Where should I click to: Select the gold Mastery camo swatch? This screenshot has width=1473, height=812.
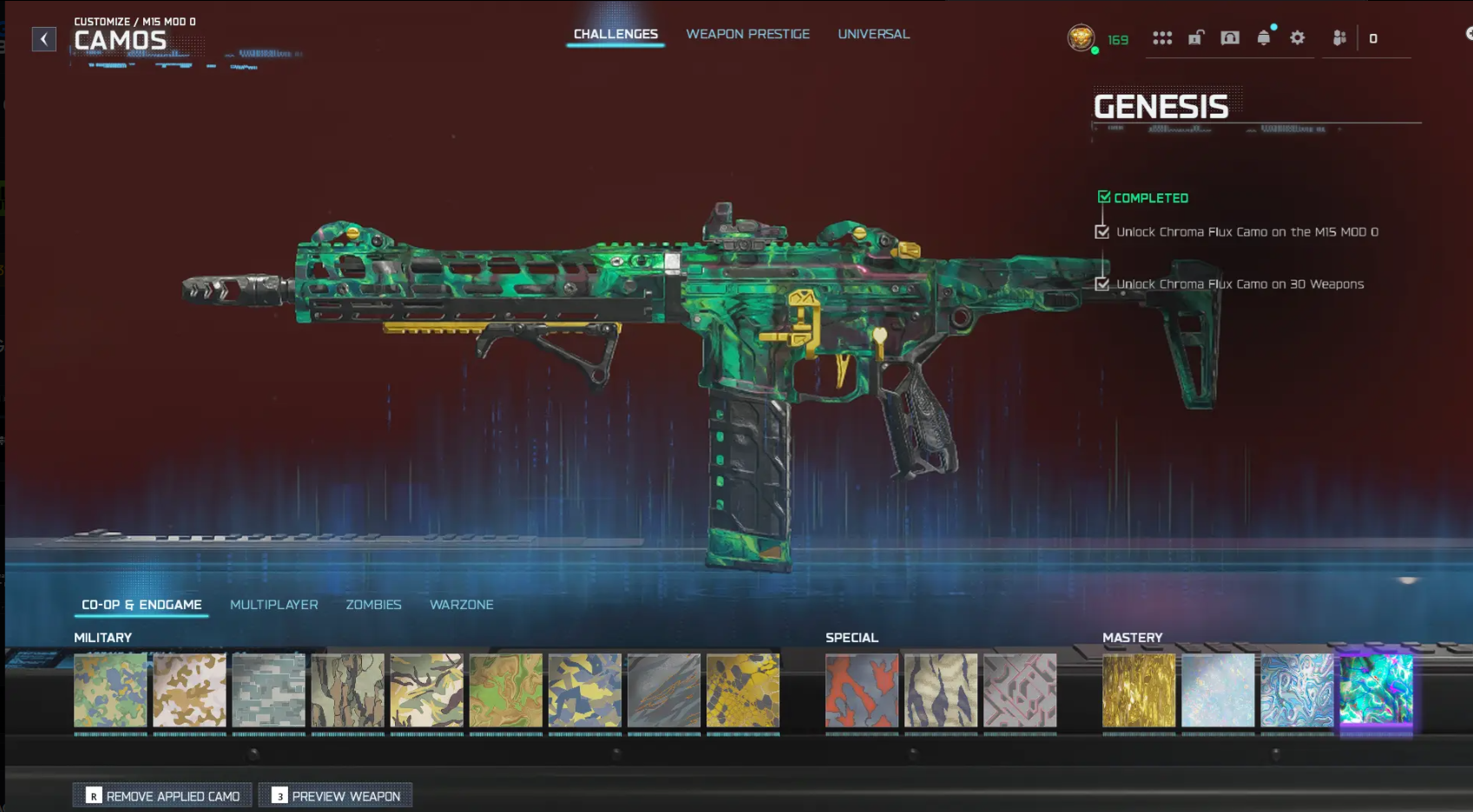1138,691
